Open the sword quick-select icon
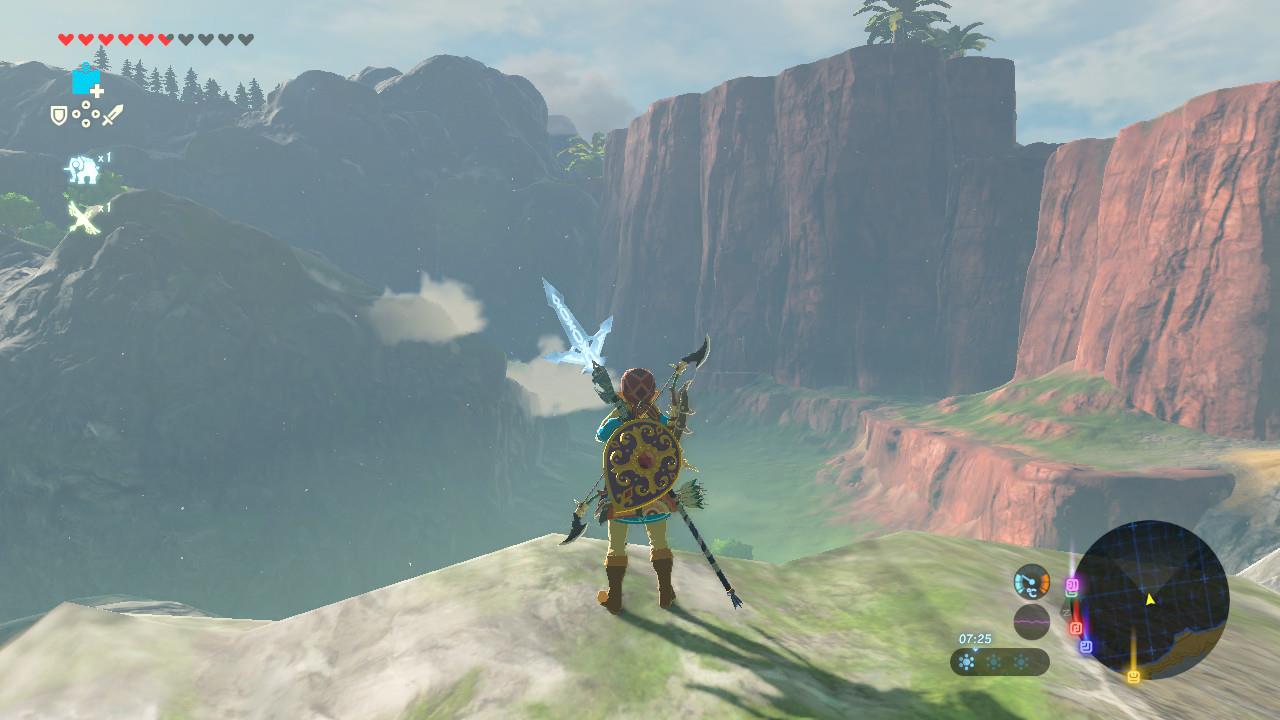 112,116
